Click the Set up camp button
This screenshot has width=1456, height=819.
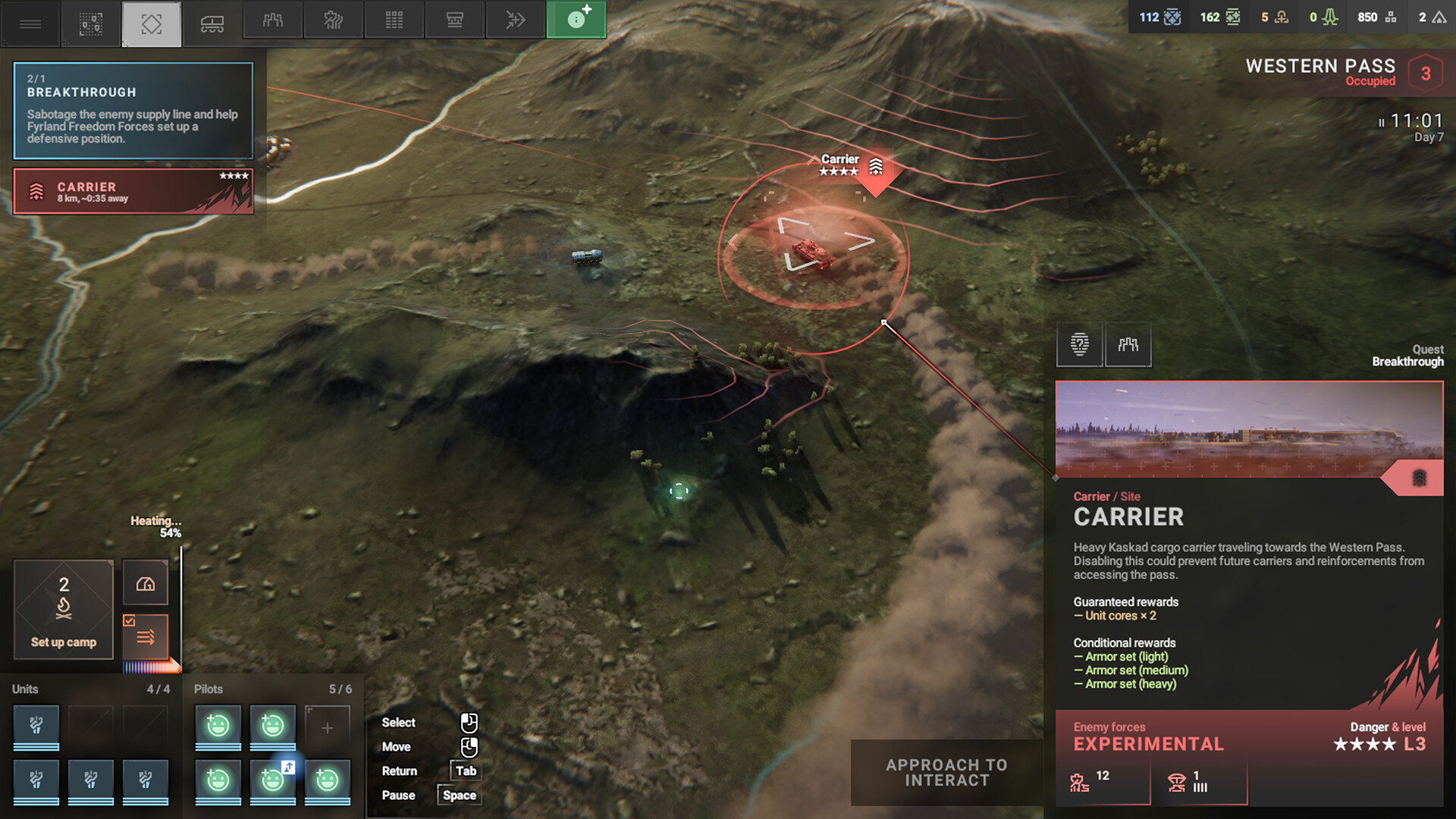(x=64, y=610)
